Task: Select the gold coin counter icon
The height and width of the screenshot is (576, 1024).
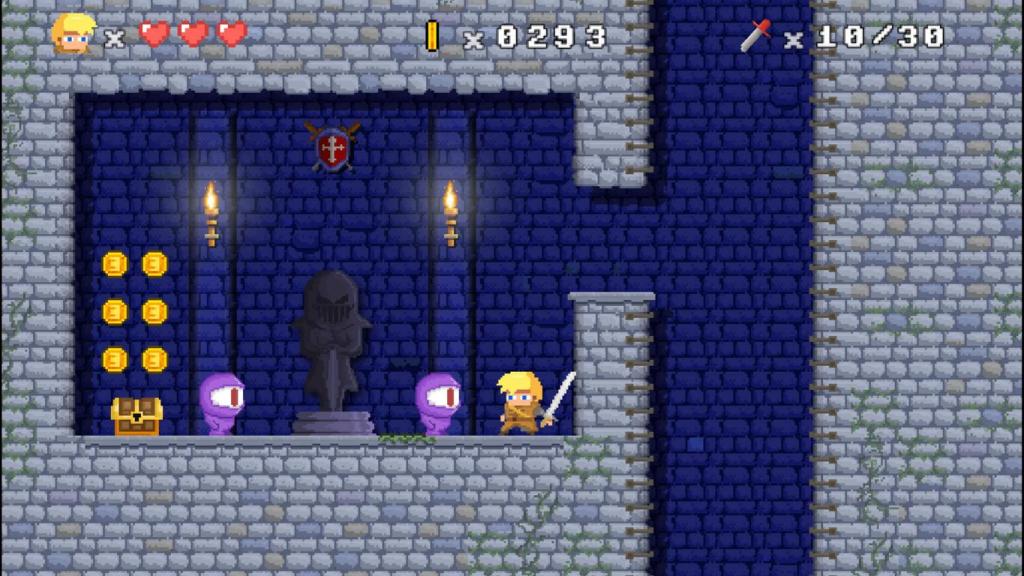Action: (x=433, y=36)
